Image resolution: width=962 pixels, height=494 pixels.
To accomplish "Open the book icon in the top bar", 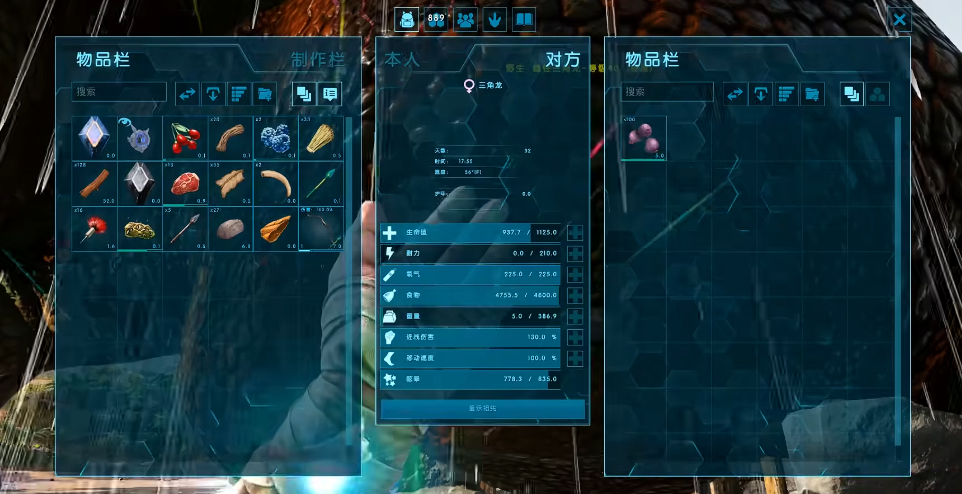I will (x=524, y=19).
